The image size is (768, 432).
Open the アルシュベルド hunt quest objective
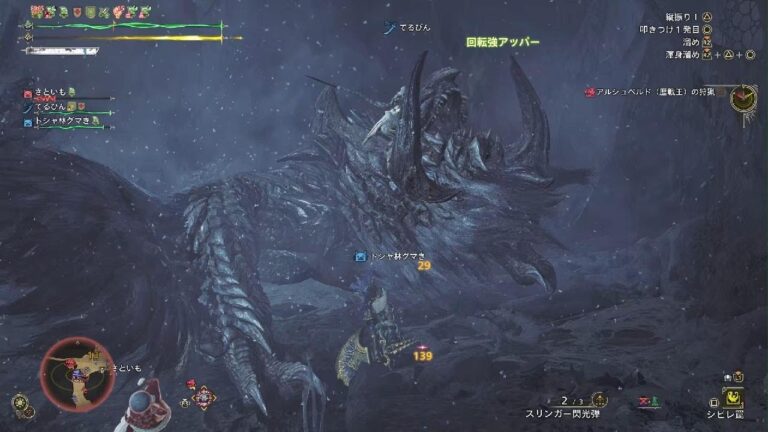pyautogui.click(x=658, y=92)
